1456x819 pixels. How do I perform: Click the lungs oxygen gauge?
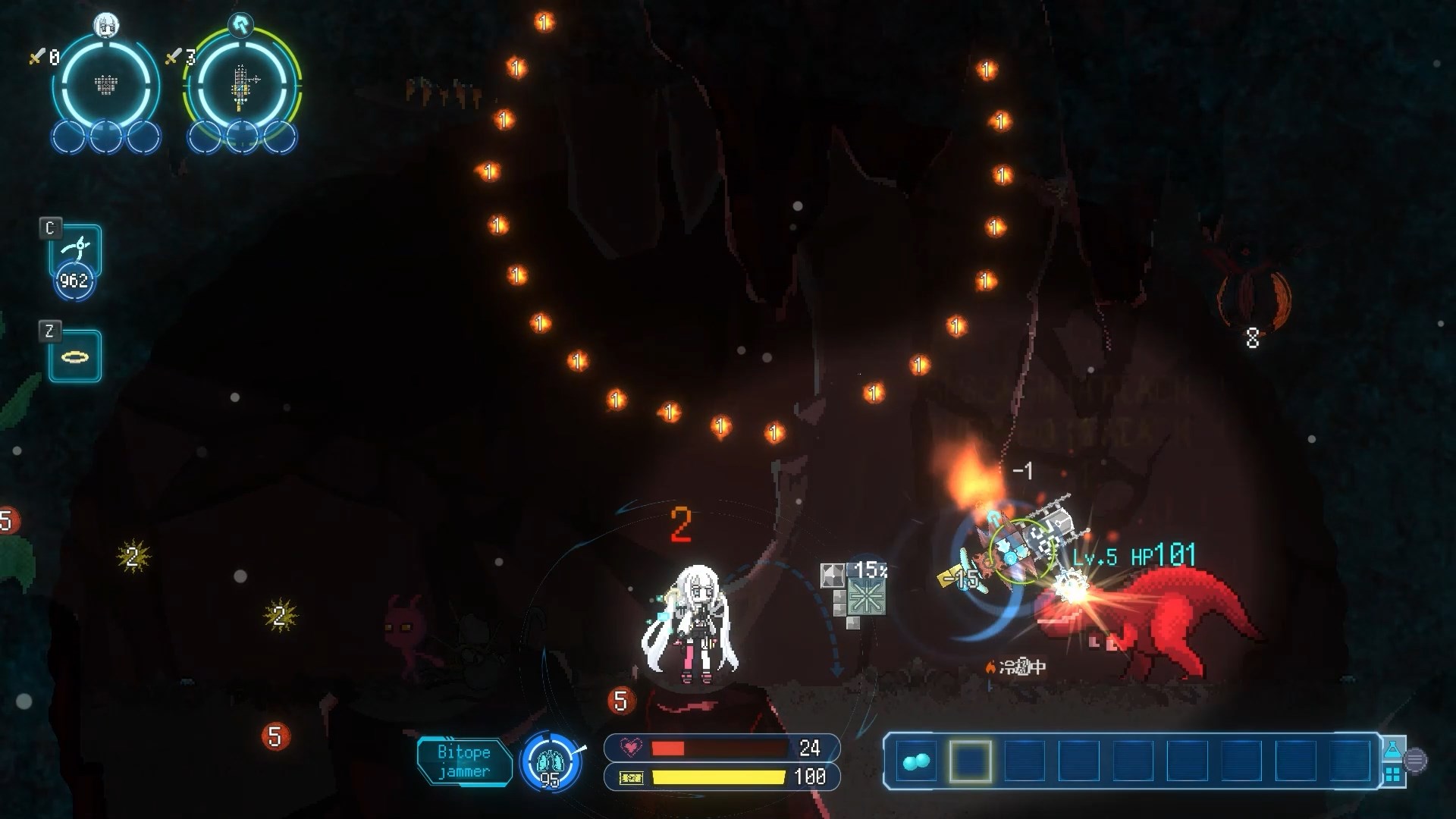(551, 761)
